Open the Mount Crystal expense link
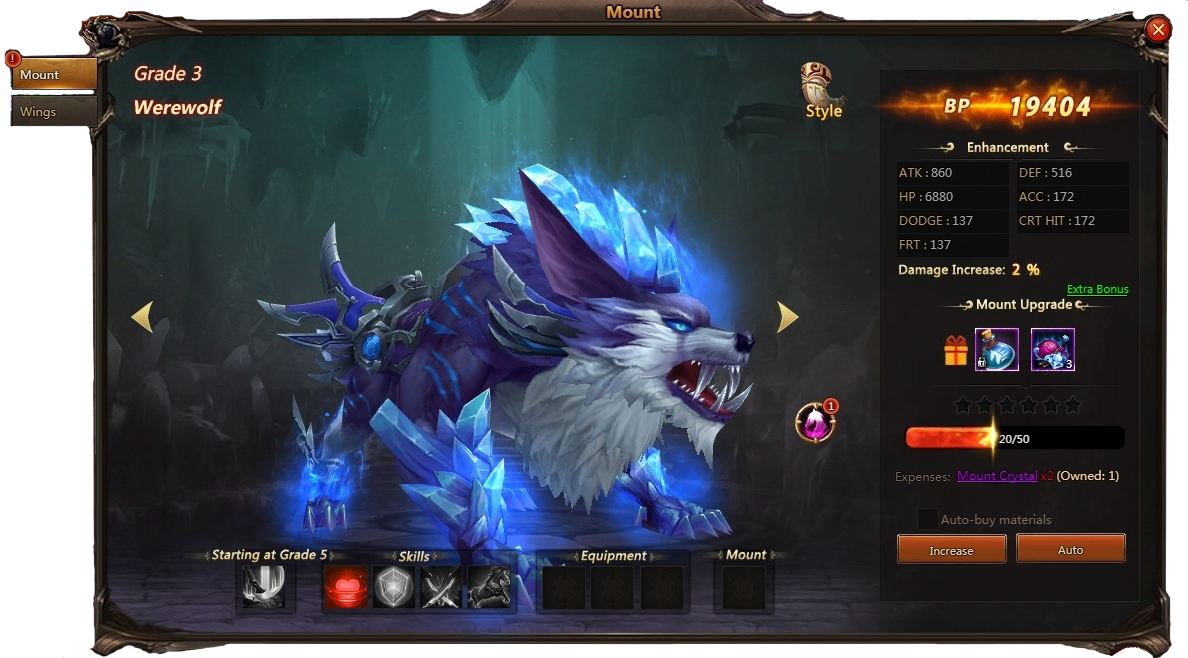The height and width of the screenshot is (658, 1188). [997, 476]
